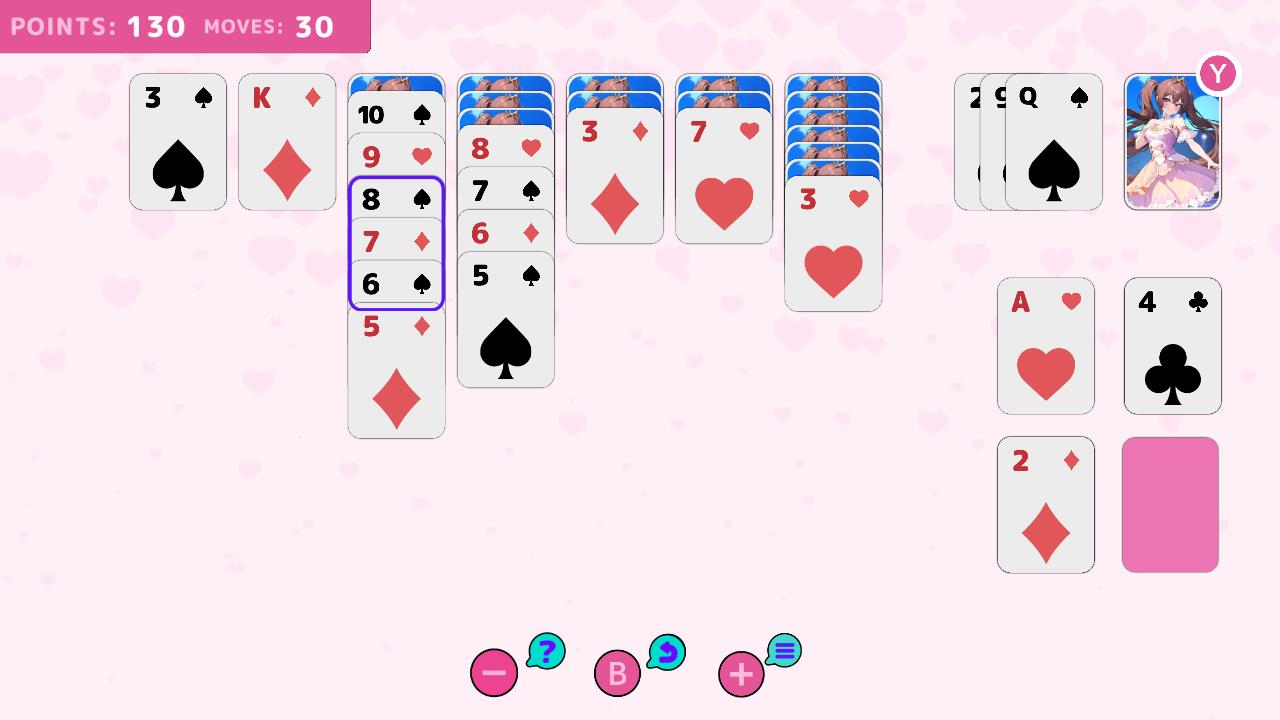
Task: Open the help question mark icon
Action: click(545, 651)
